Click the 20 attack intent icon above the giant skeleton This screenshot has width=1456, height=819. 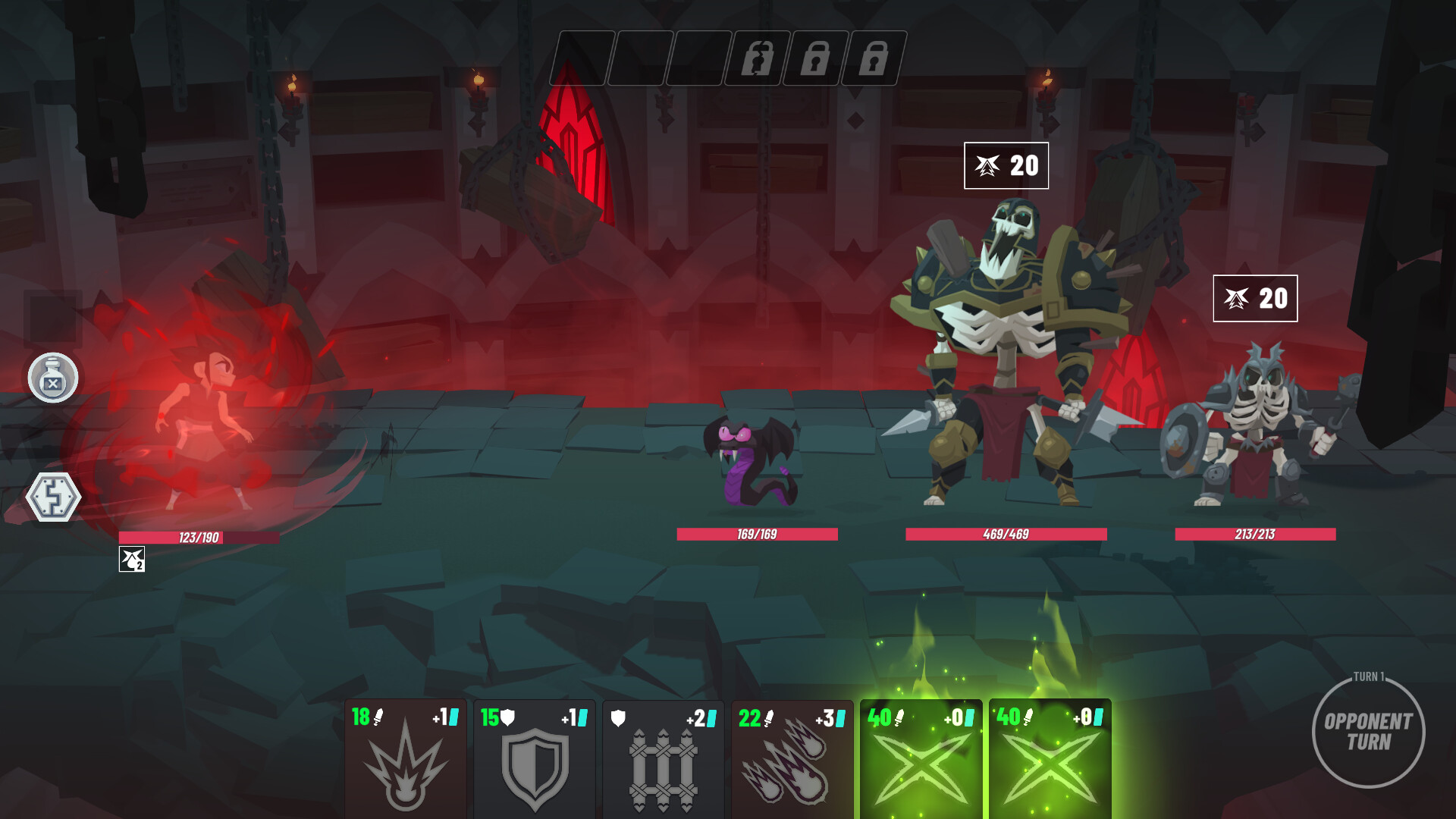click(x=1006, y=167)
